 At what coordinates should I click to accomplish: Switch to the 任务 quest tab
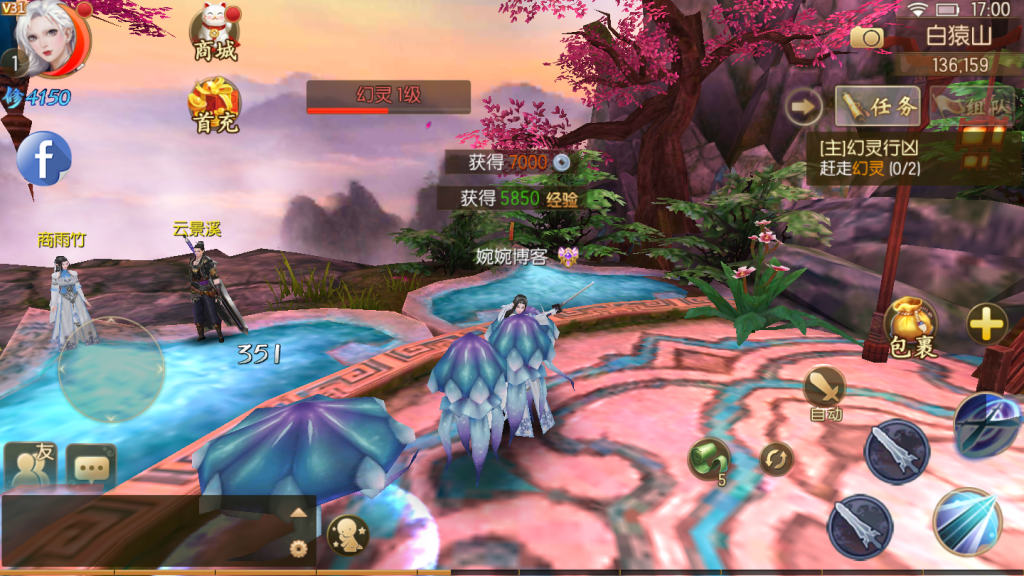click(x=878, y=106)
